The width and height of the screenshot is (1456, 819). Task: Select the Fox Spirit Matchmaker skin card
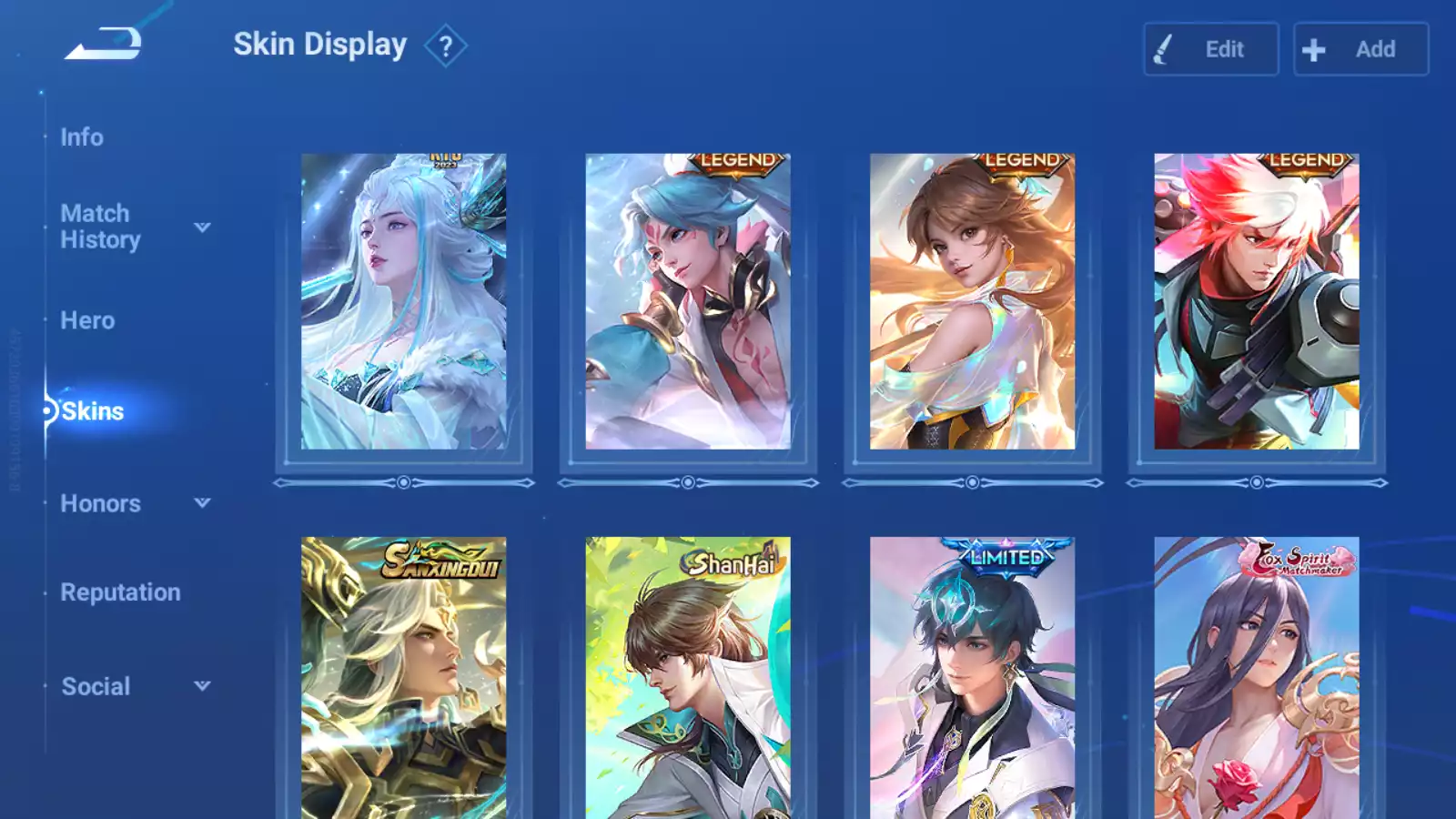click(1256, 678)
